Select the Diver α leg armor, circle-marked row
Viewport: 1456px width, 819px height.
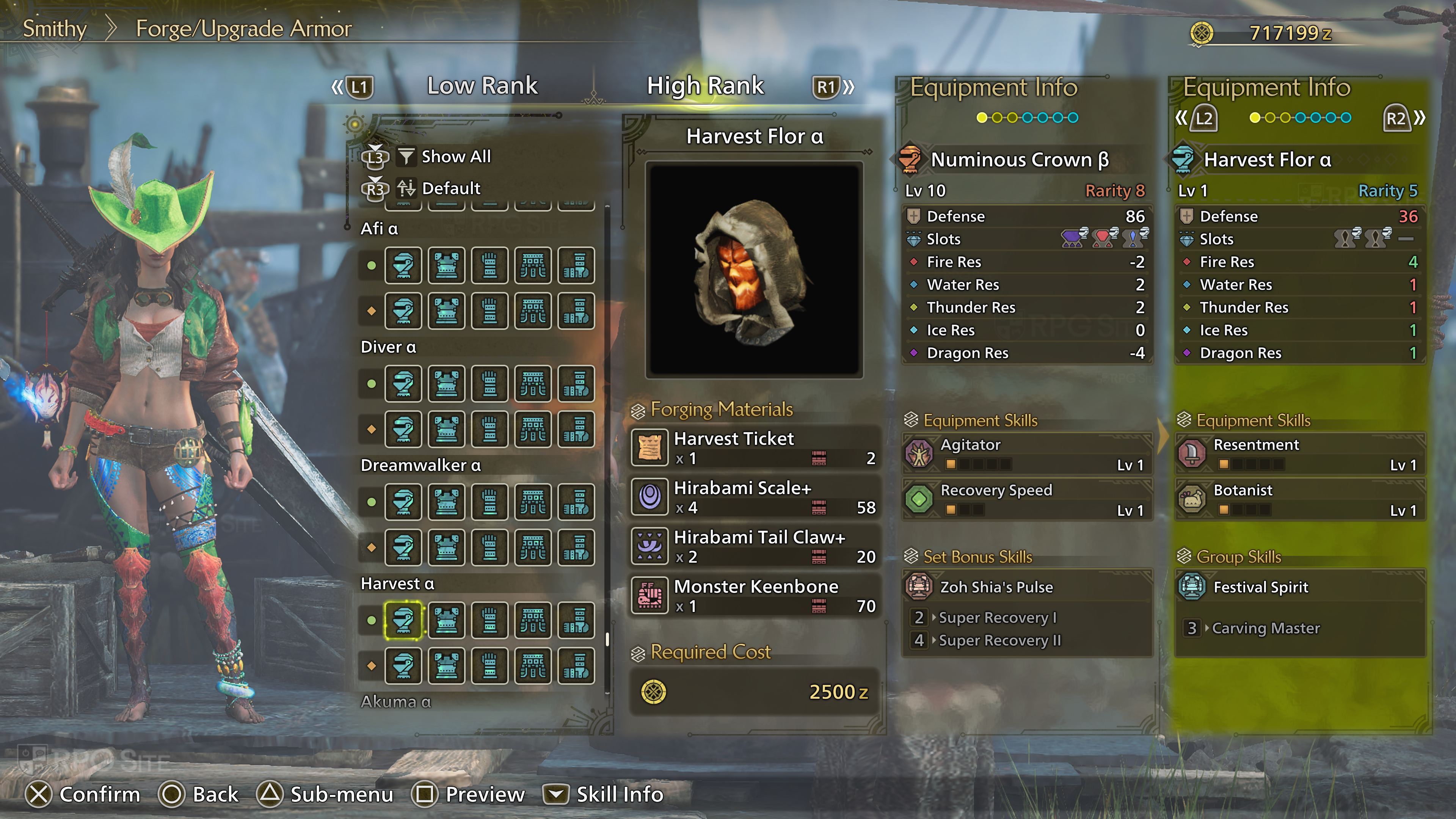point(576,384)
